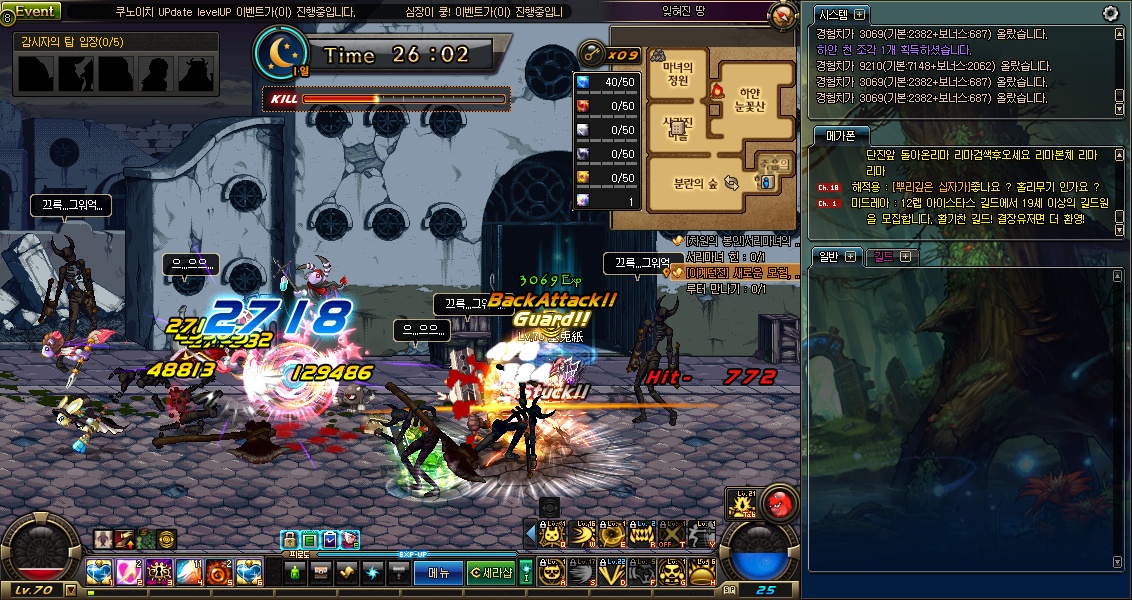The image size is (1132, 600).
Task: Open the 세라샵 cash shop
Action: (490, 573)
